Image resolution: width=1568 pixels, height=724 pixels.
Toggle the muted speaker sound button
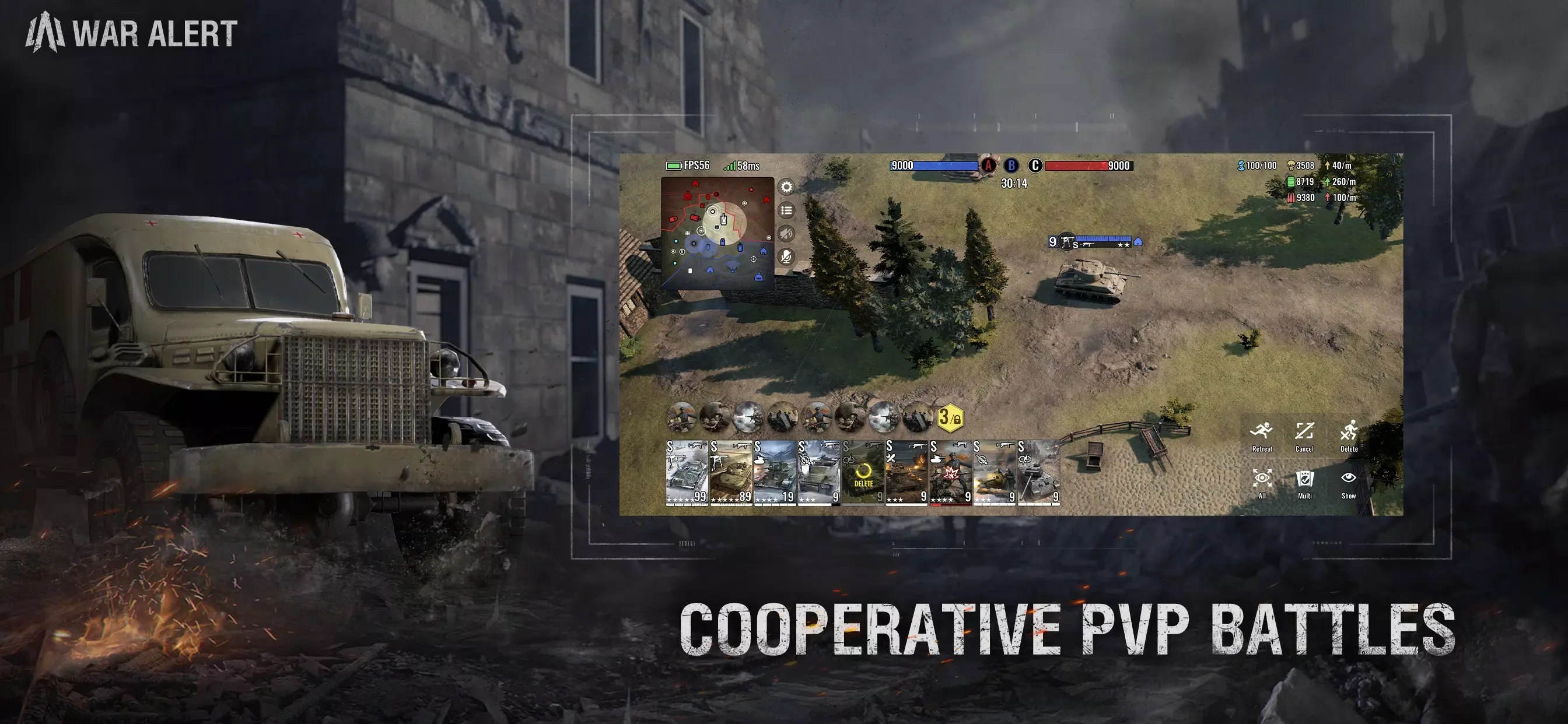coord(786,234)
